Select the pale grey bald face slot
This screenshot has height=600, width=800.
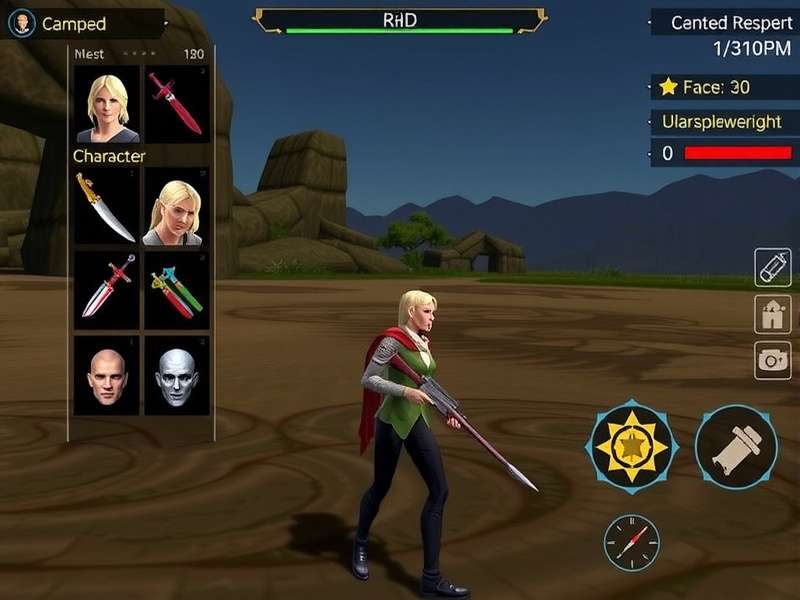[x=177, y=376]
